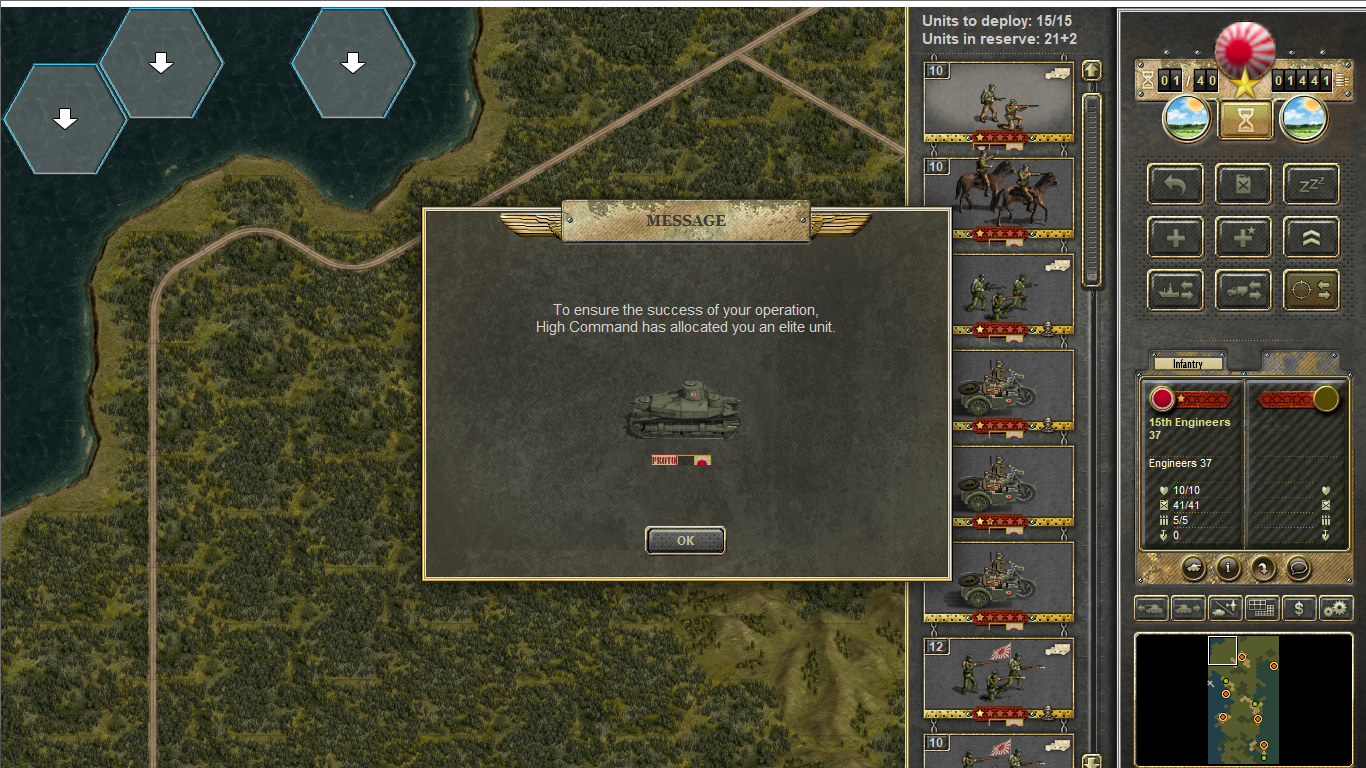Show the strategic map grid button
This screenshot has height=768, width=1366.
pos(1262,608)
